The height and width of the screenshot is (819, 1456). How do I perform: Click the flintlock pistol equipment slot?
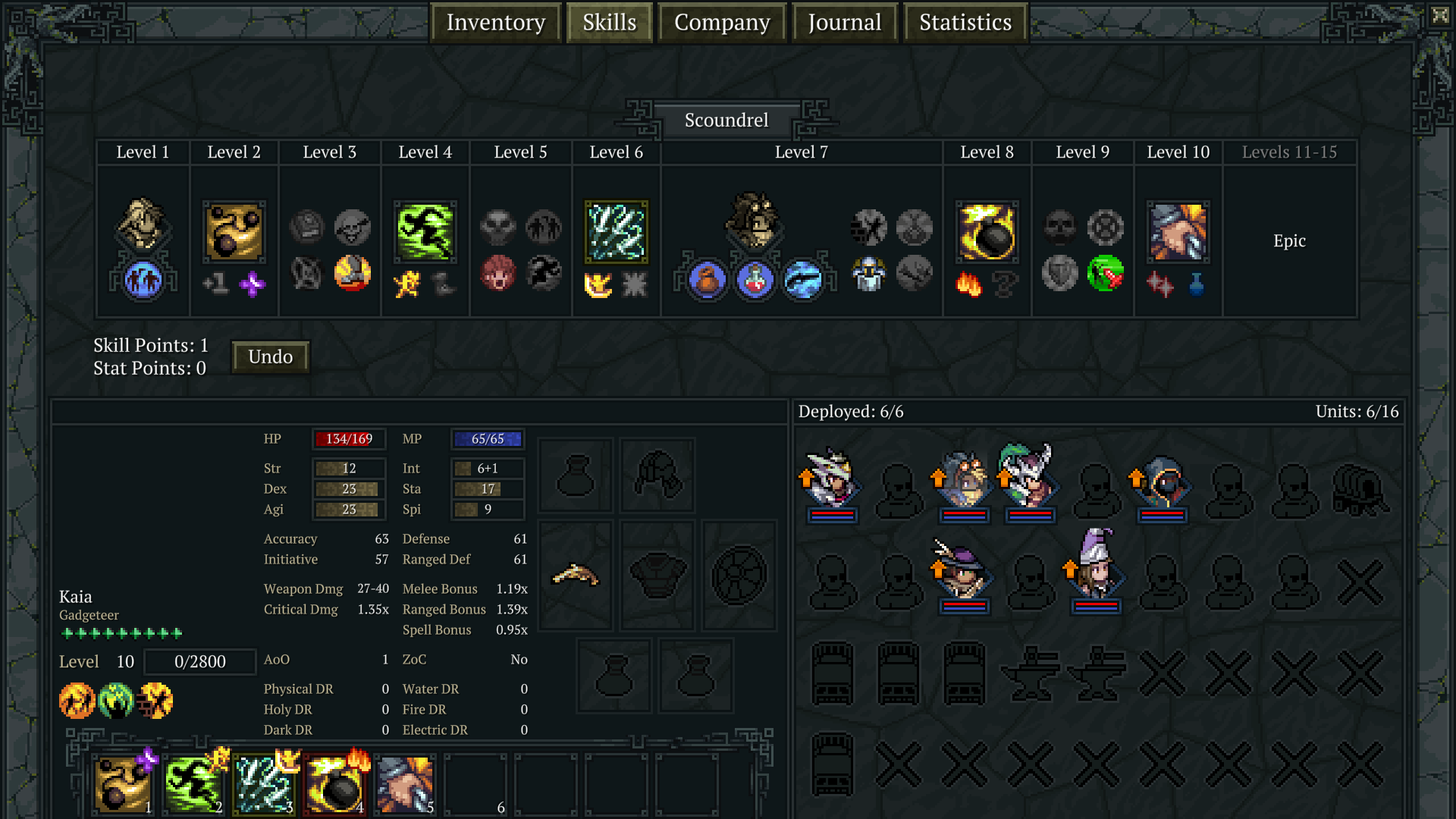(x=575, y=574)
